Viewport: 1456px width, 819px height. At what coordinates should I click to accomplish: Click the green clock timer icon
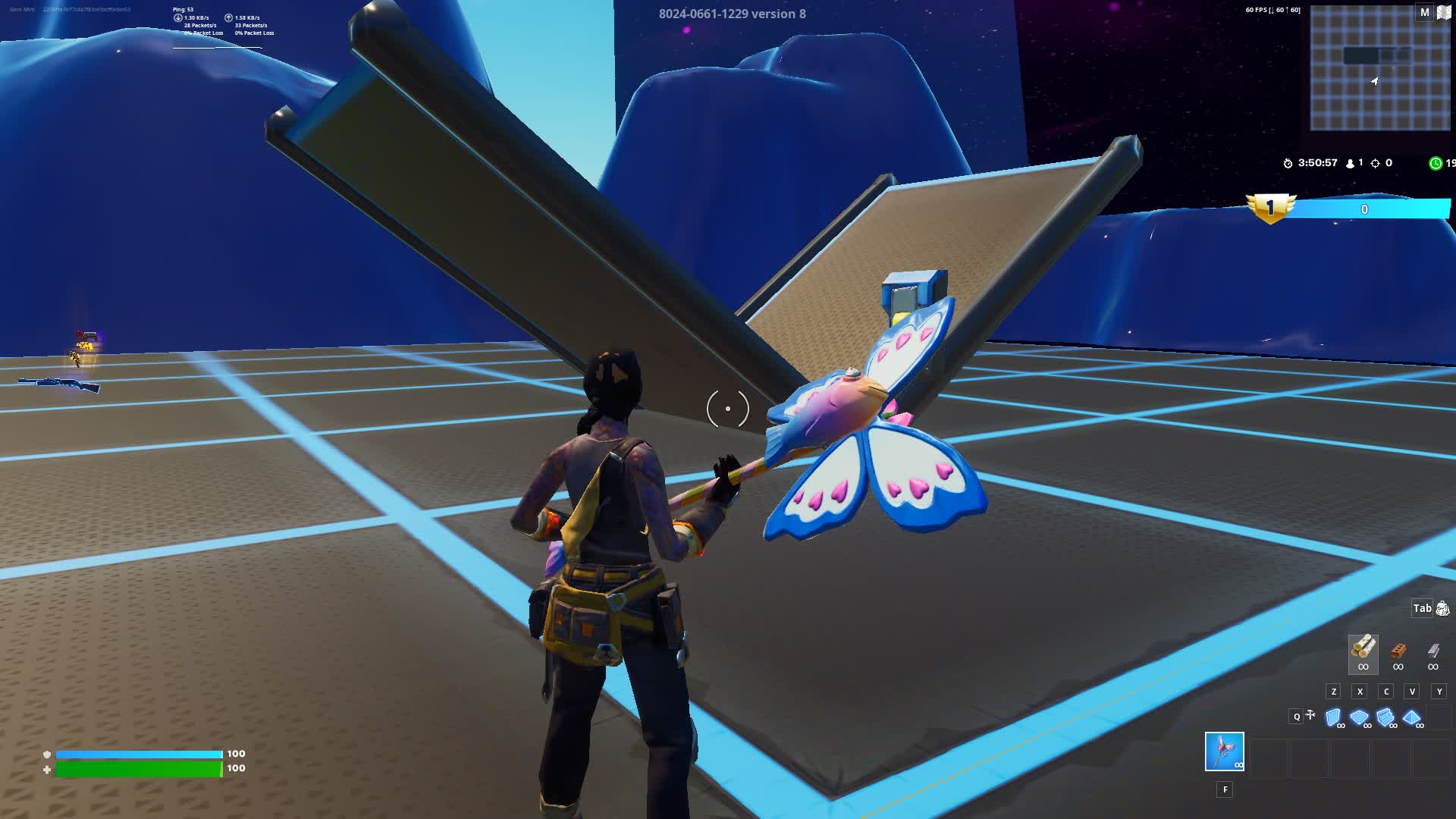tap(1436, 163)
